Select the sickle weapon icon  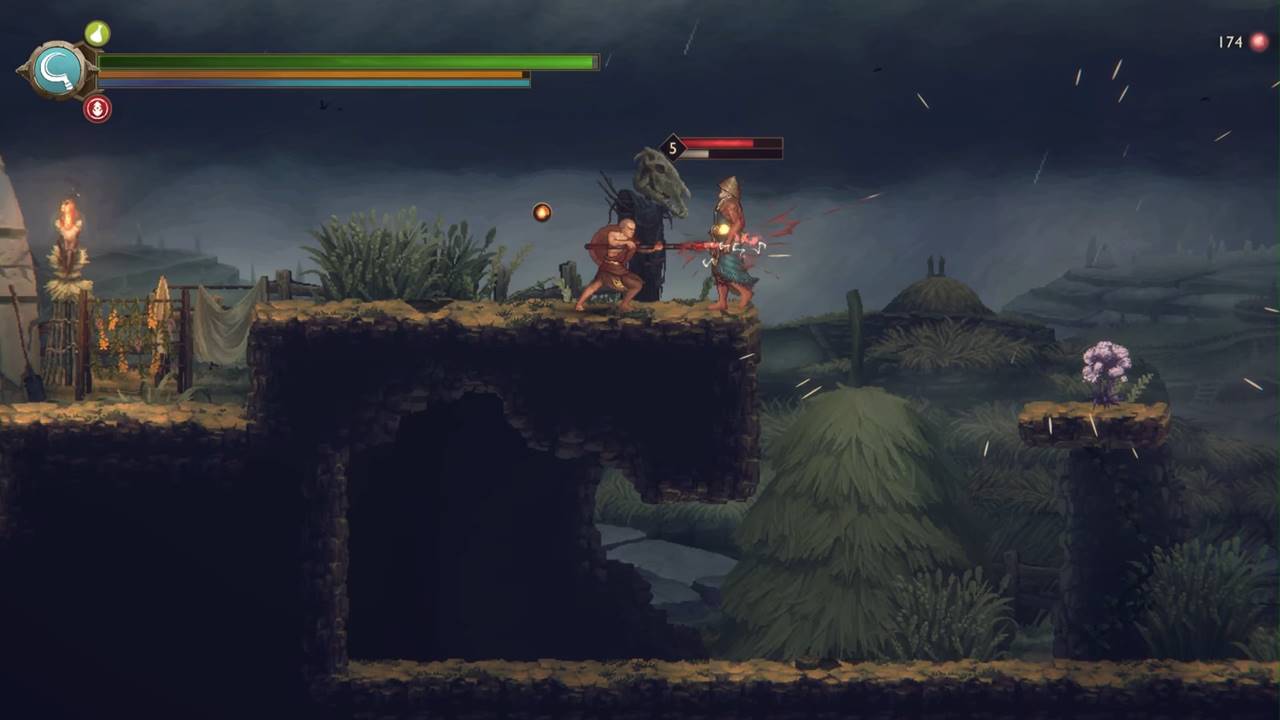tap(57, 70)
